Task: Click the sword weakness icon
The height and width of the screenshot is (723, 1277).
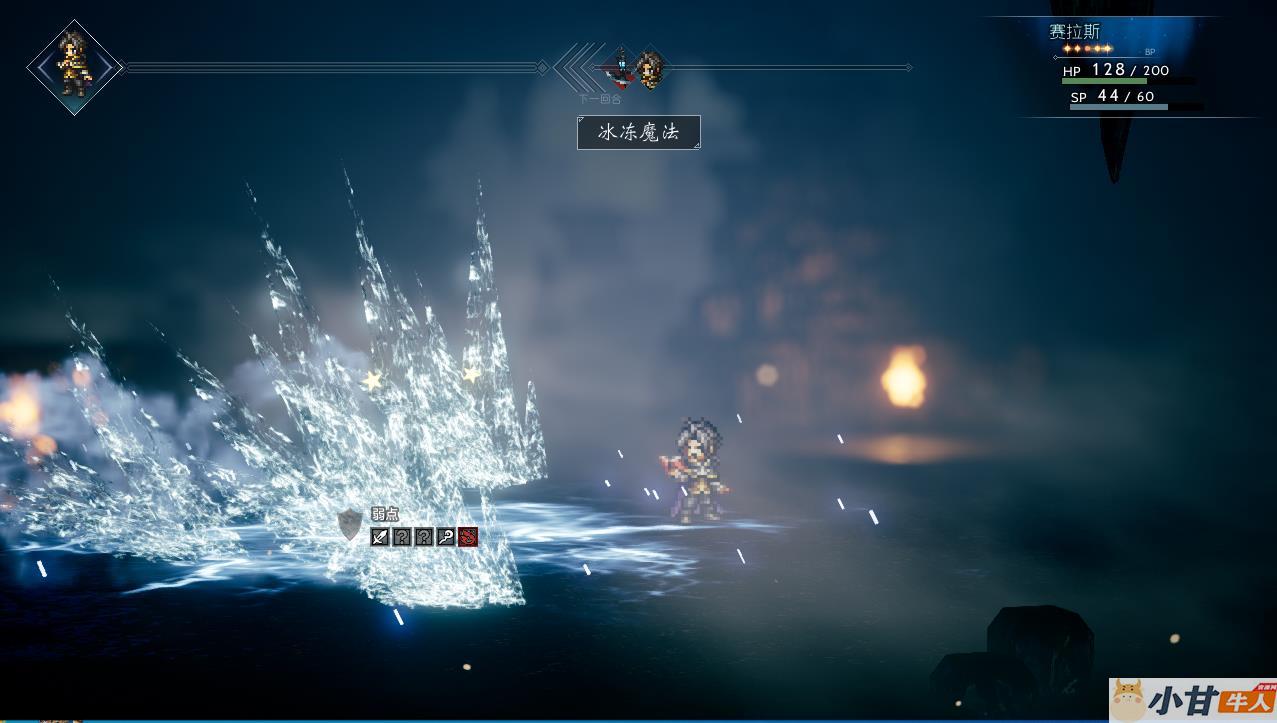Action: pos(380,537)
